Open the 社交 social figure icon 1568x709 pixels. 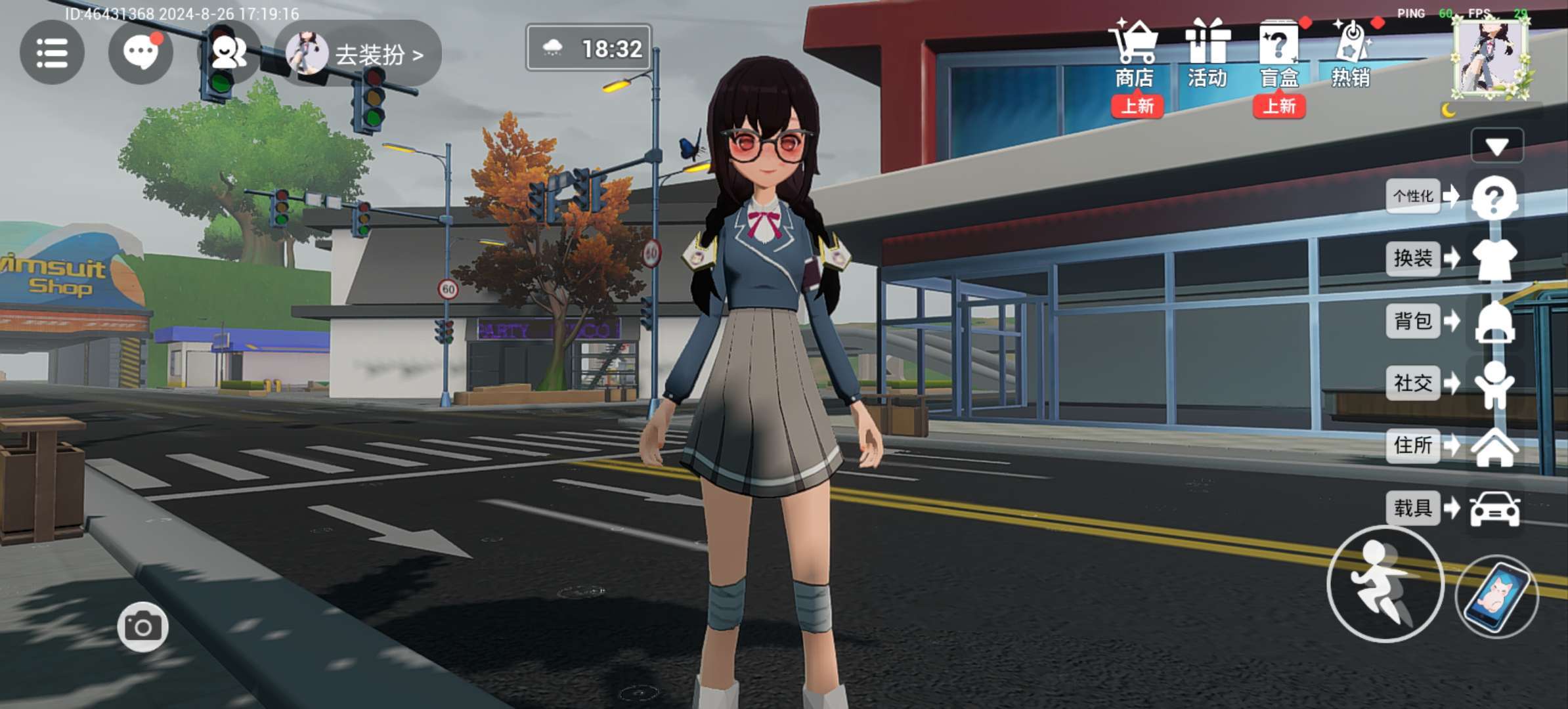(x=1494, y=383)
